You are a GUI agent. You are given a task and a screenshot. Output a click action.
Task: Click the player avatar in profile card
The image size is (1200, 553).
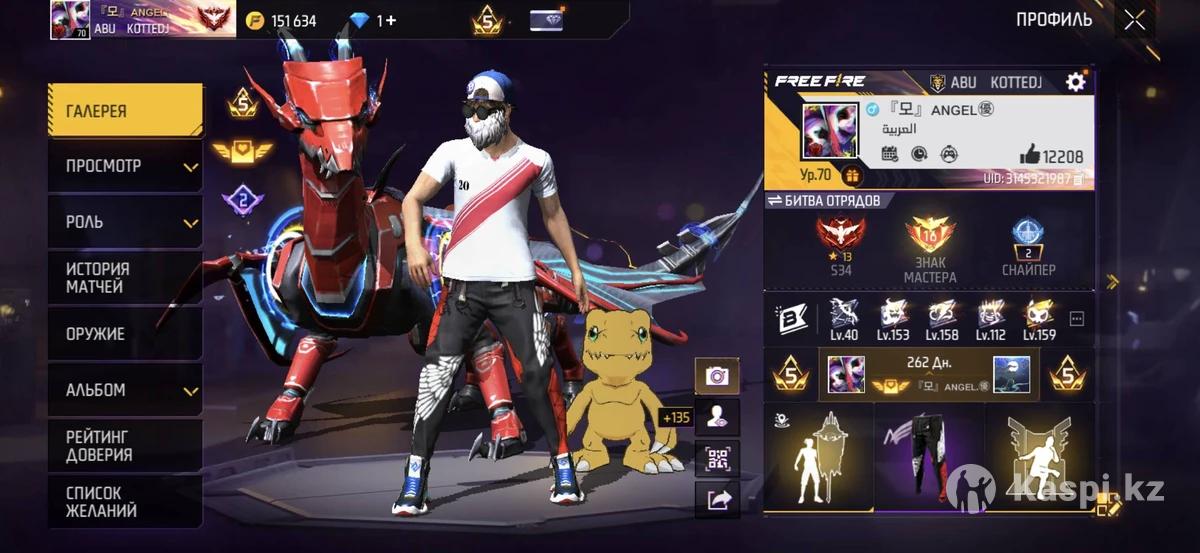click(829, 131)
